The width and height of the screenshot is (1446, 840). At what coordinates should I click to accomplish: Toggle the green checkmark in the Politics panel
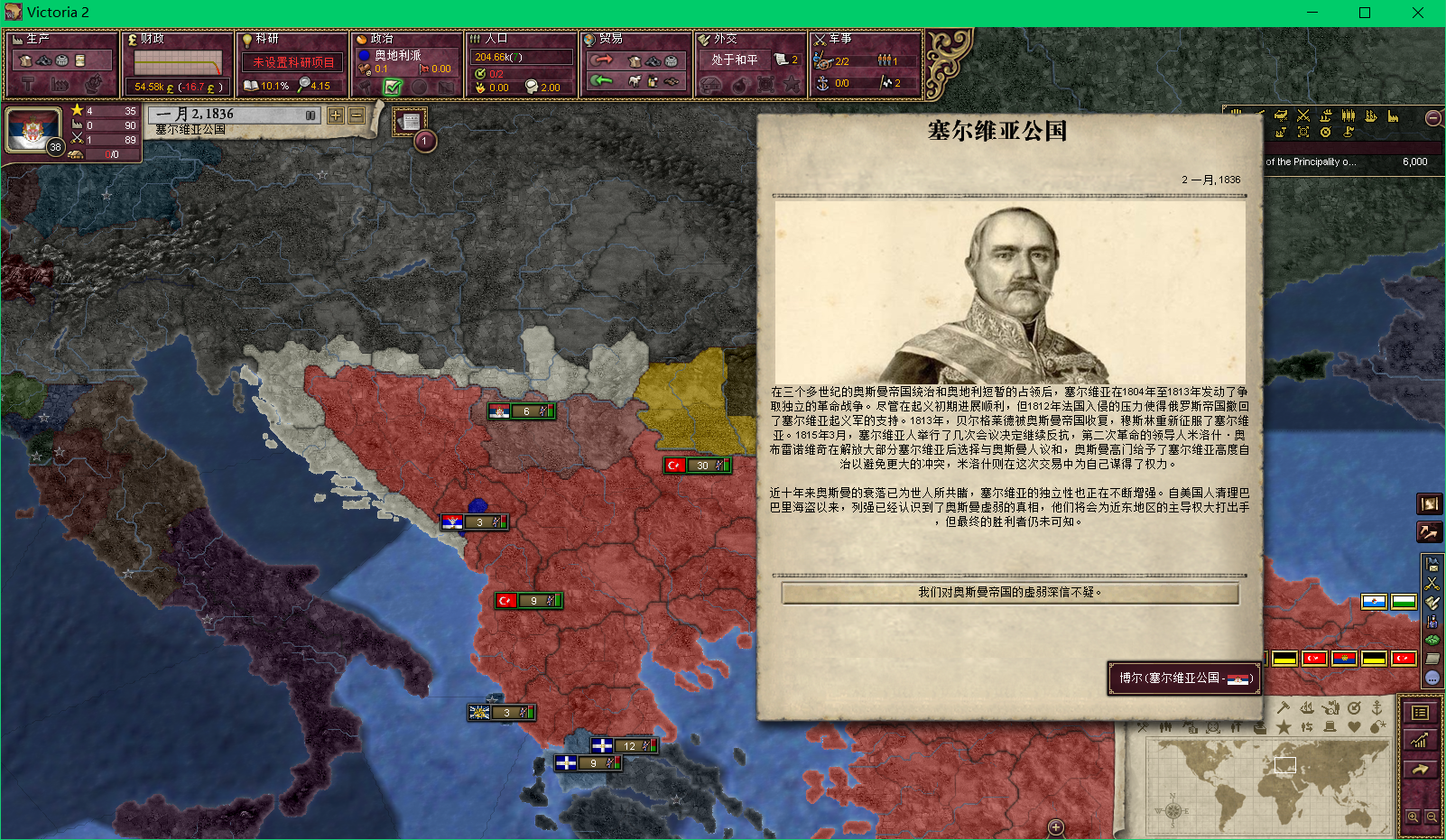(x=392, y=88)
